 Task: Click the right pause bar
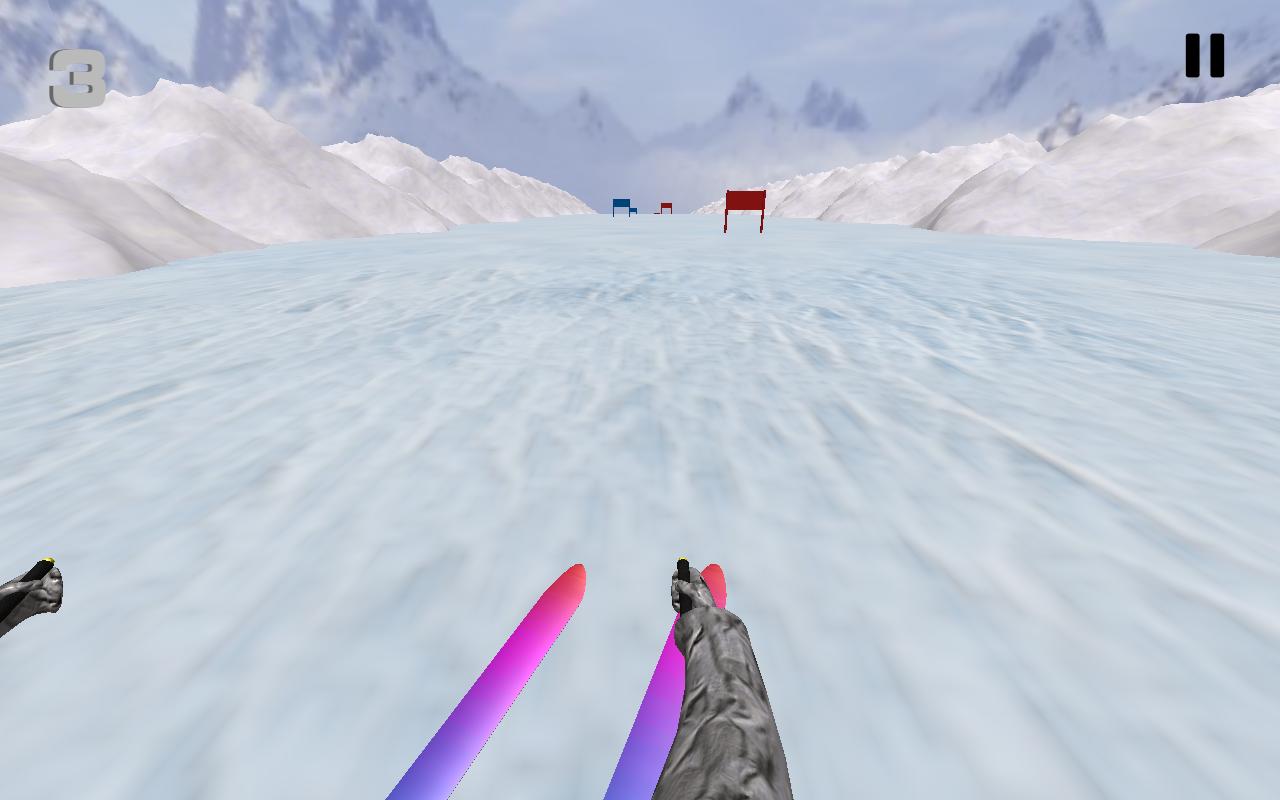[x=1215, y=55]
